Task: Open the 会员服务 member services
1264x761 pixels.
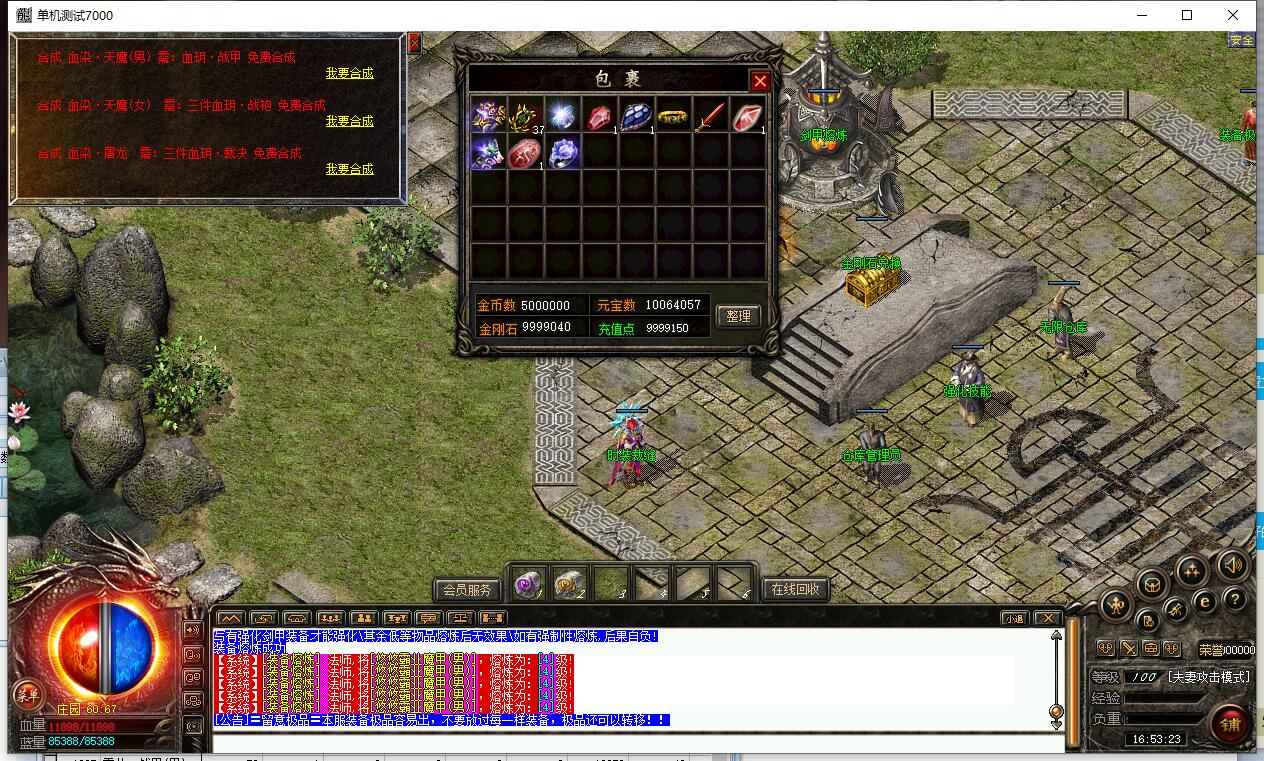Action: 467,589
